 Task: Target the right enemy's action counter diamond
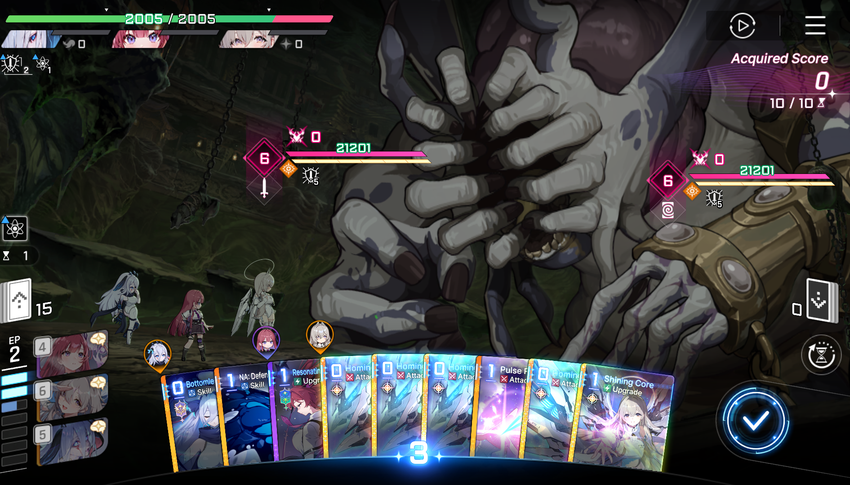[667, 181]
